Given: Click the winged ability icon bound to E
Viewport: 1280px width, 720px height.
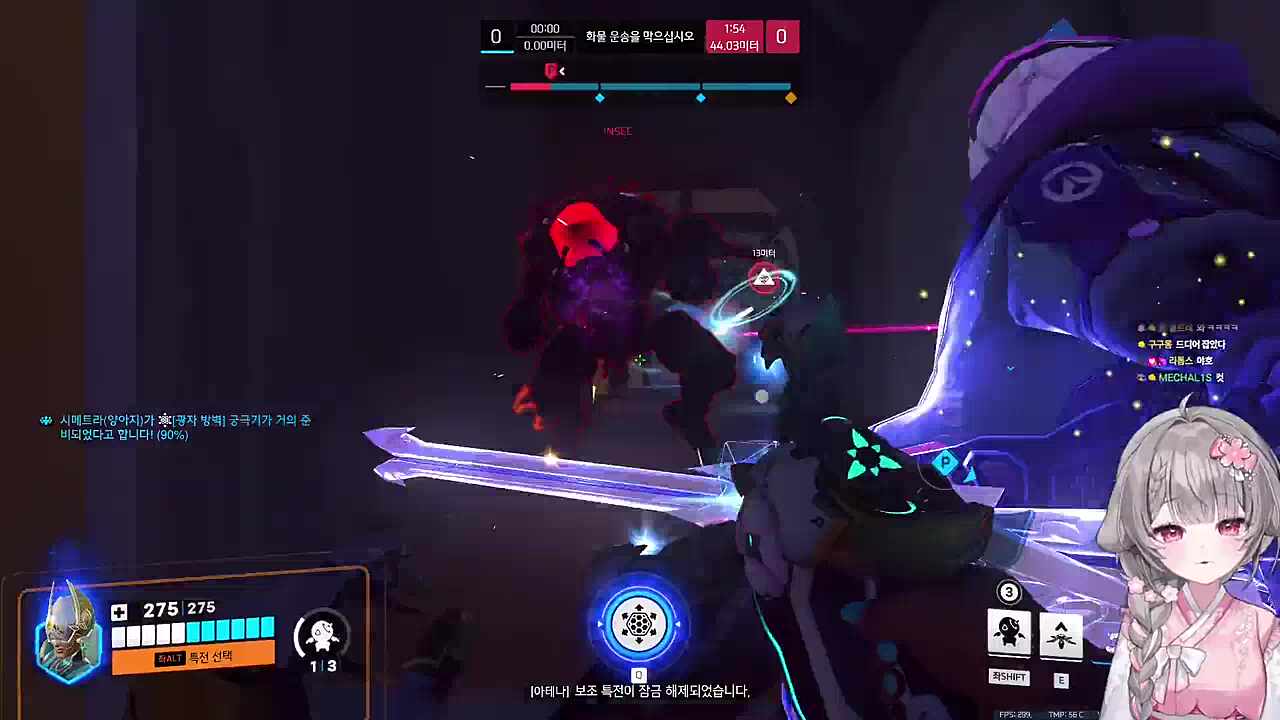Looking at the screenshot, I should 1062,633.
